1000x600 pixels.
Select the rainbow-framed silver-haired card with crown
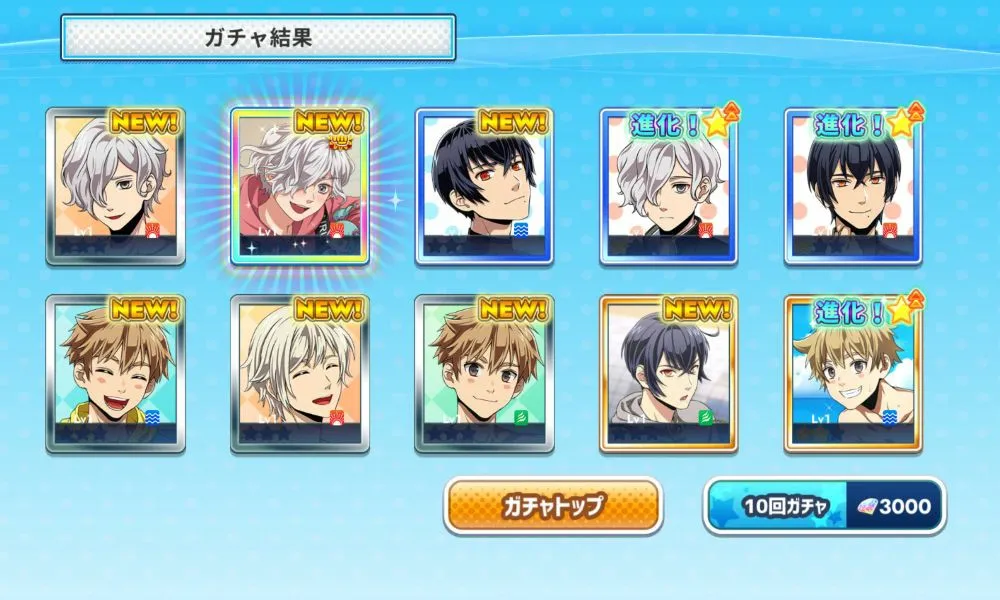(300, 187)
